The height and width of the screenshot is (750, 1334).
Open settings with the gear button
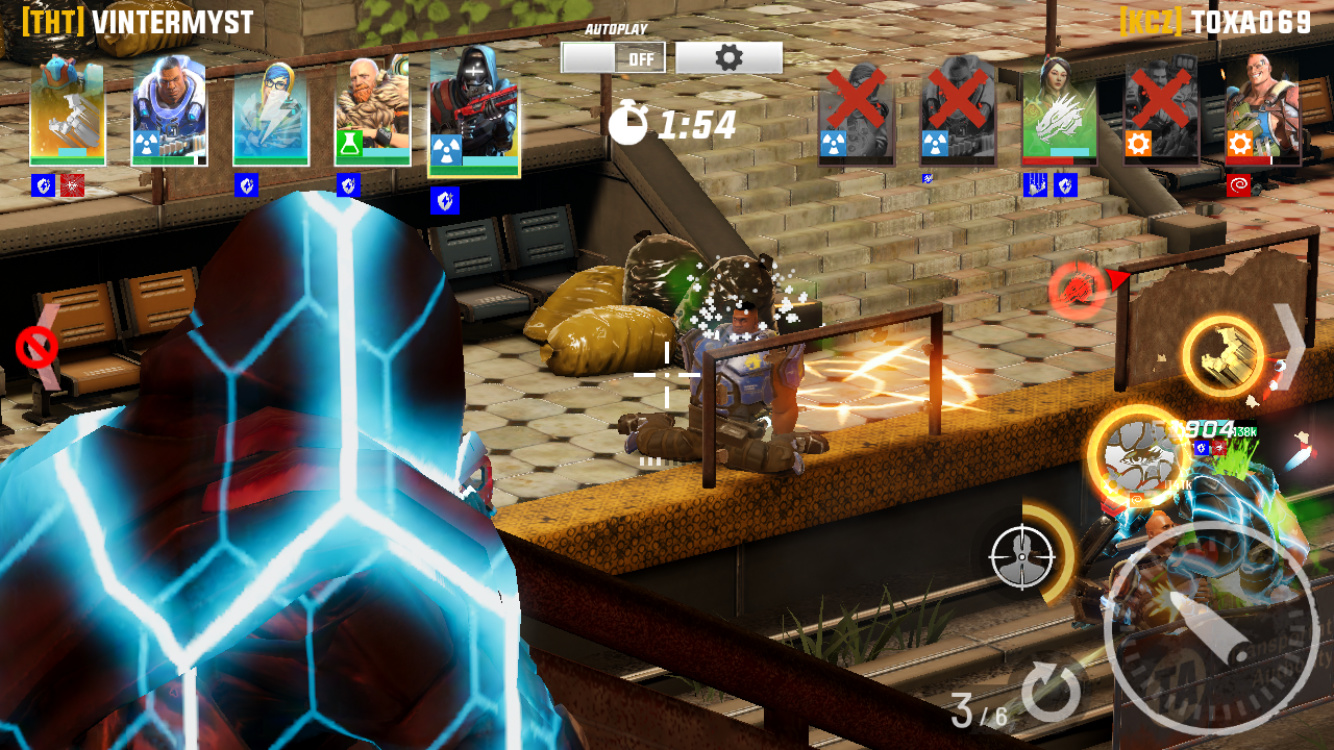pyautogui.click(x=729, y=58)
